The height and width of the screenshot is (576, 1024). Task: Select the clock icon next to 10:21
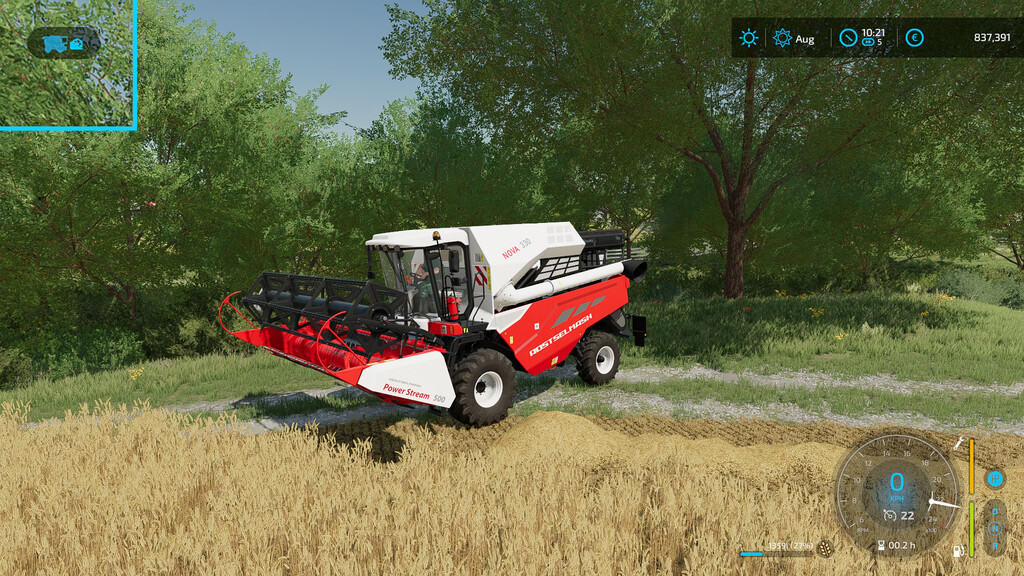coord(848,38)
